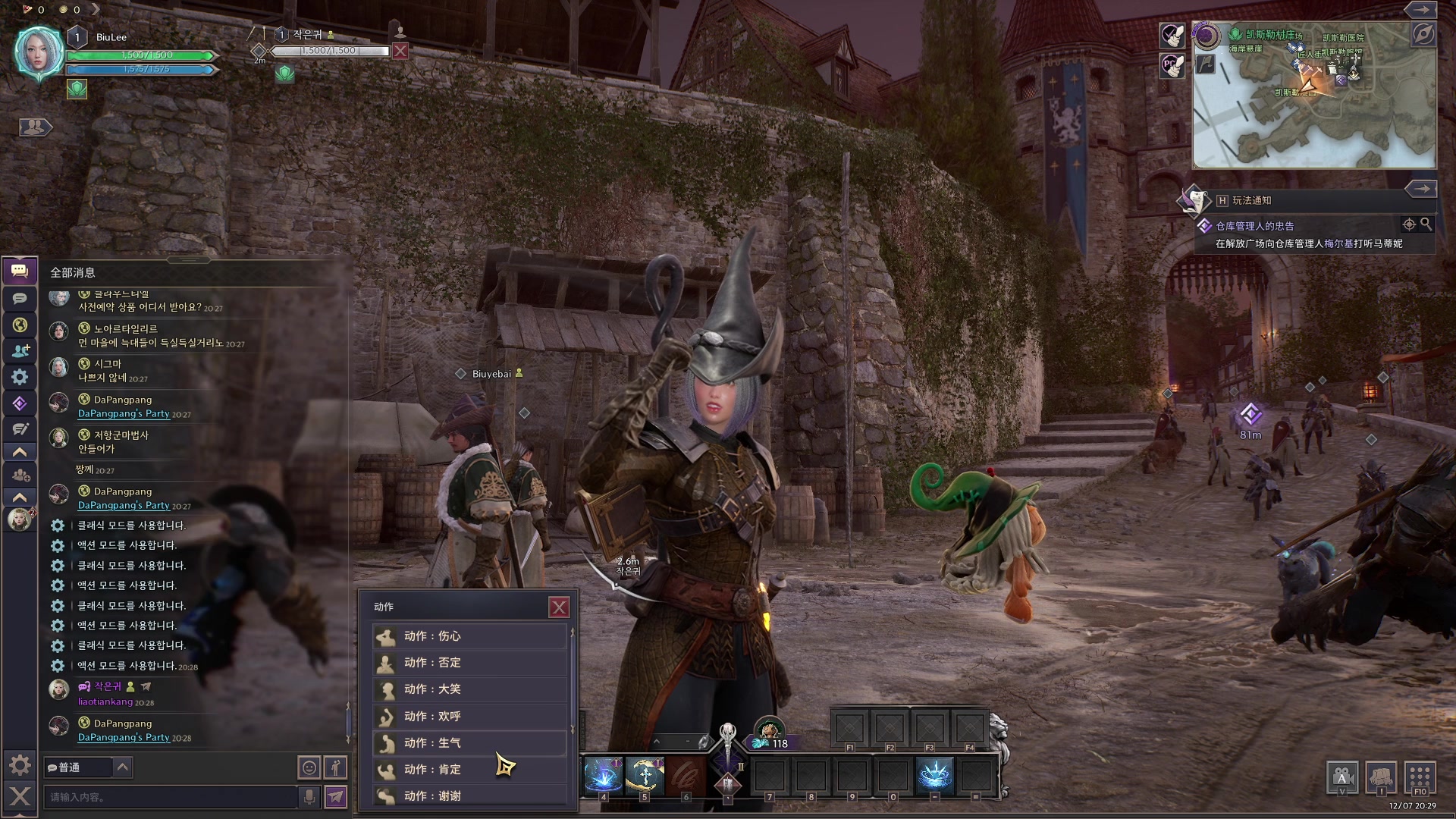The width and height of the screenshot is (1456, 819).
Task: Open the emoji smiley picker
Action: click(309, 767)
